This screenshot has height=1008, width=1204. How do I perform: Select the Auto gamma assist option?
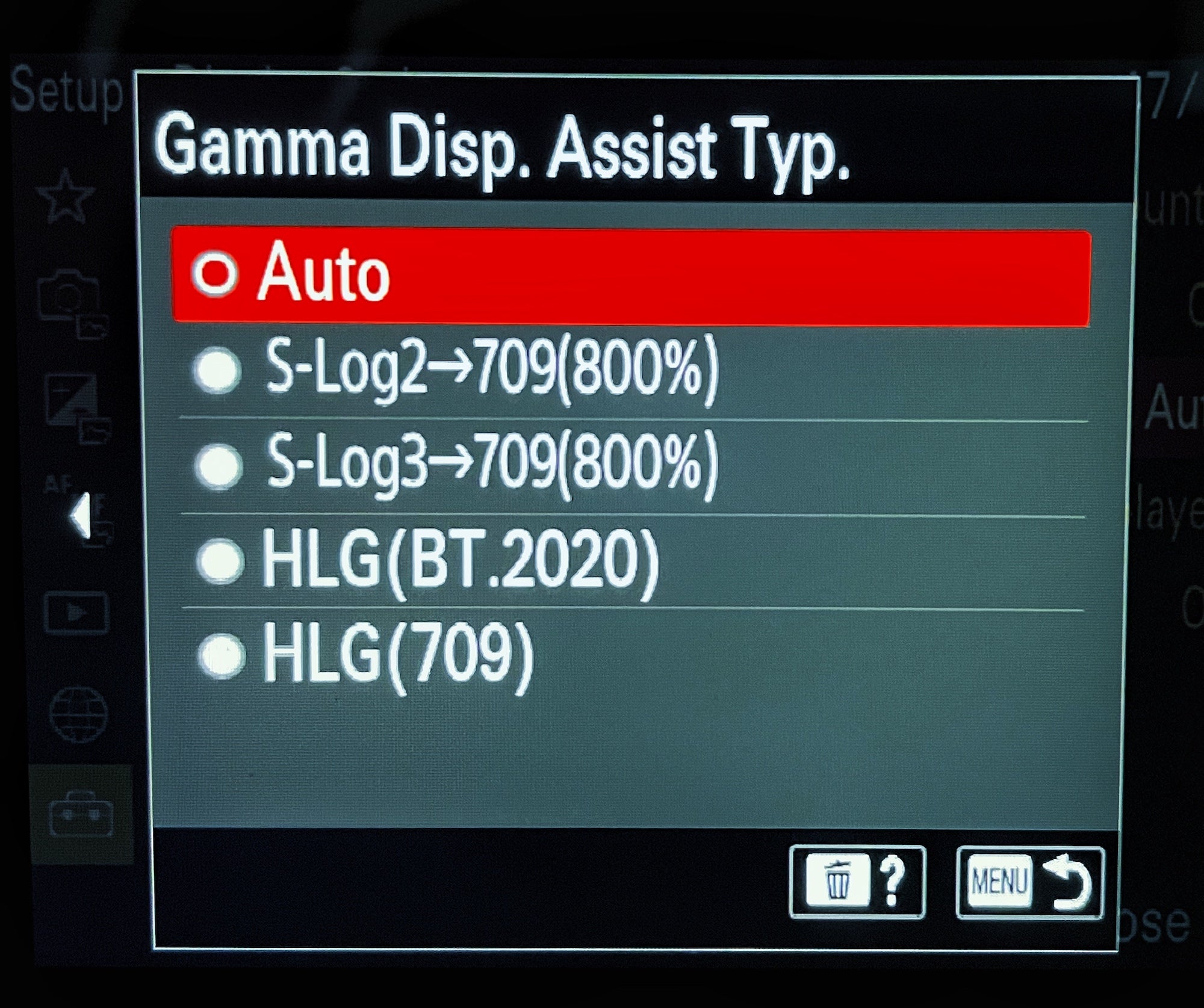(630, 277)
